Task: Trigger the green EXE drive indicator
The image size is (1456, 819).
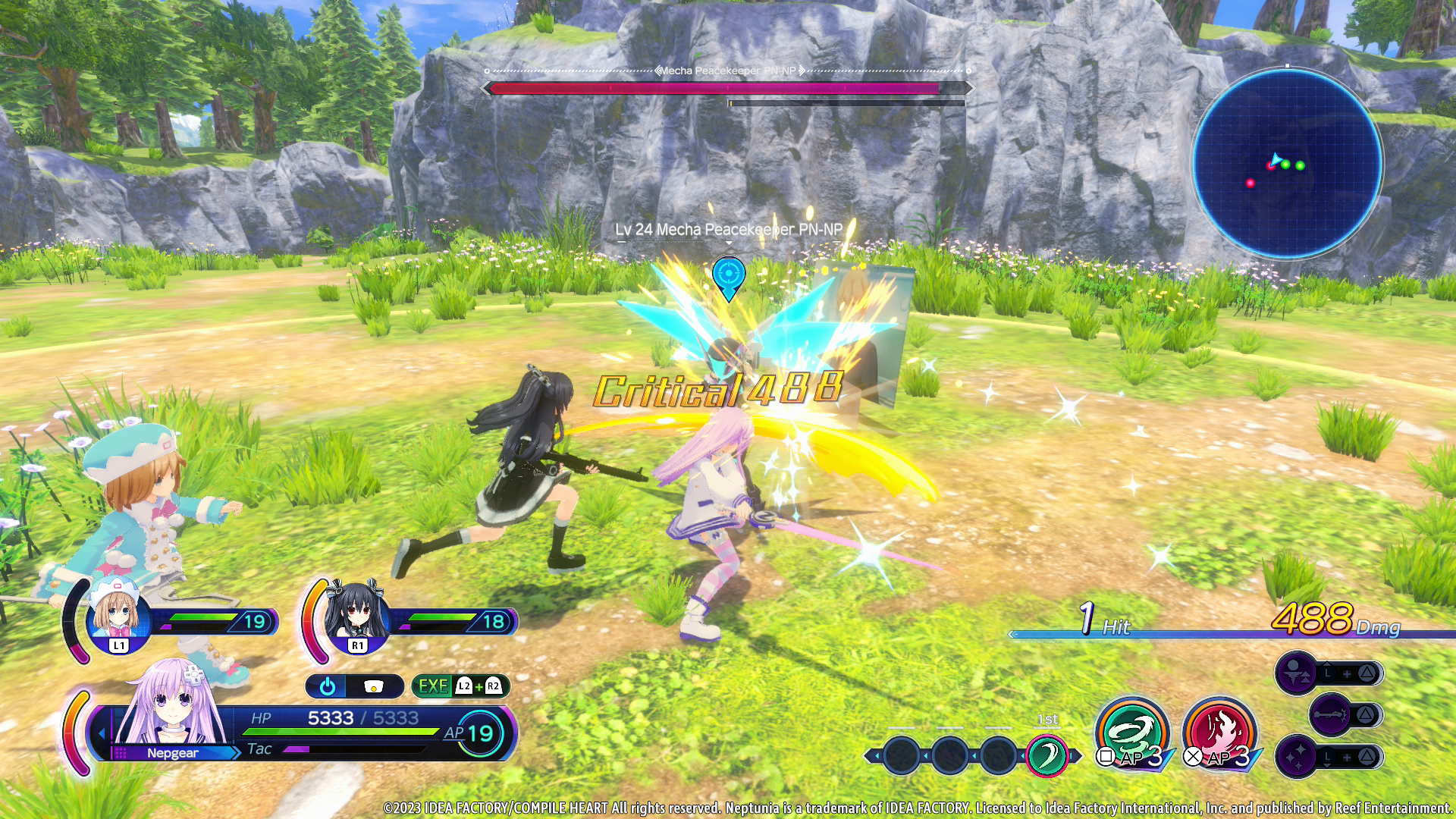Action: point(434,686)
